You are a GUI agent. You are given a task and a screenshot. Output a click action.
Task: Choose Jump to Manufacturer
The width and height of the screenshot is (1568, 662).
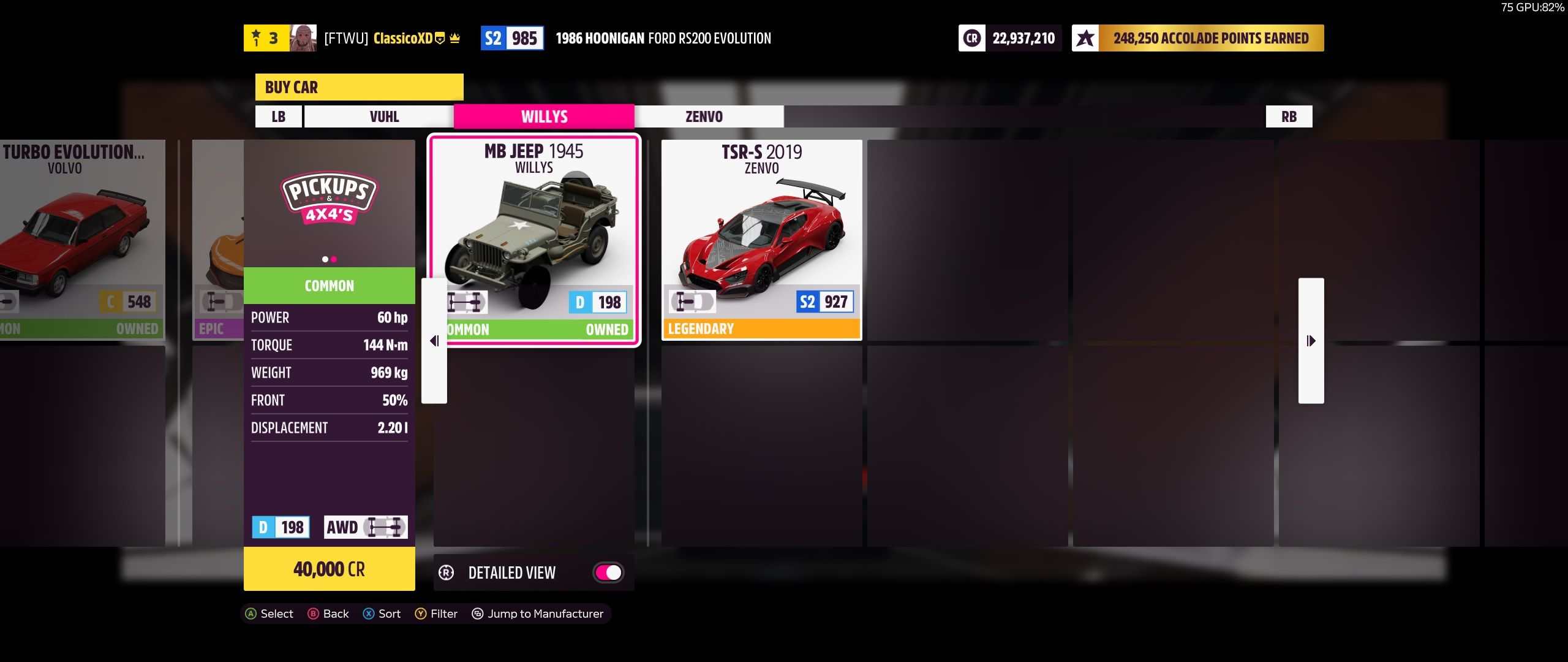pos(537,614)
